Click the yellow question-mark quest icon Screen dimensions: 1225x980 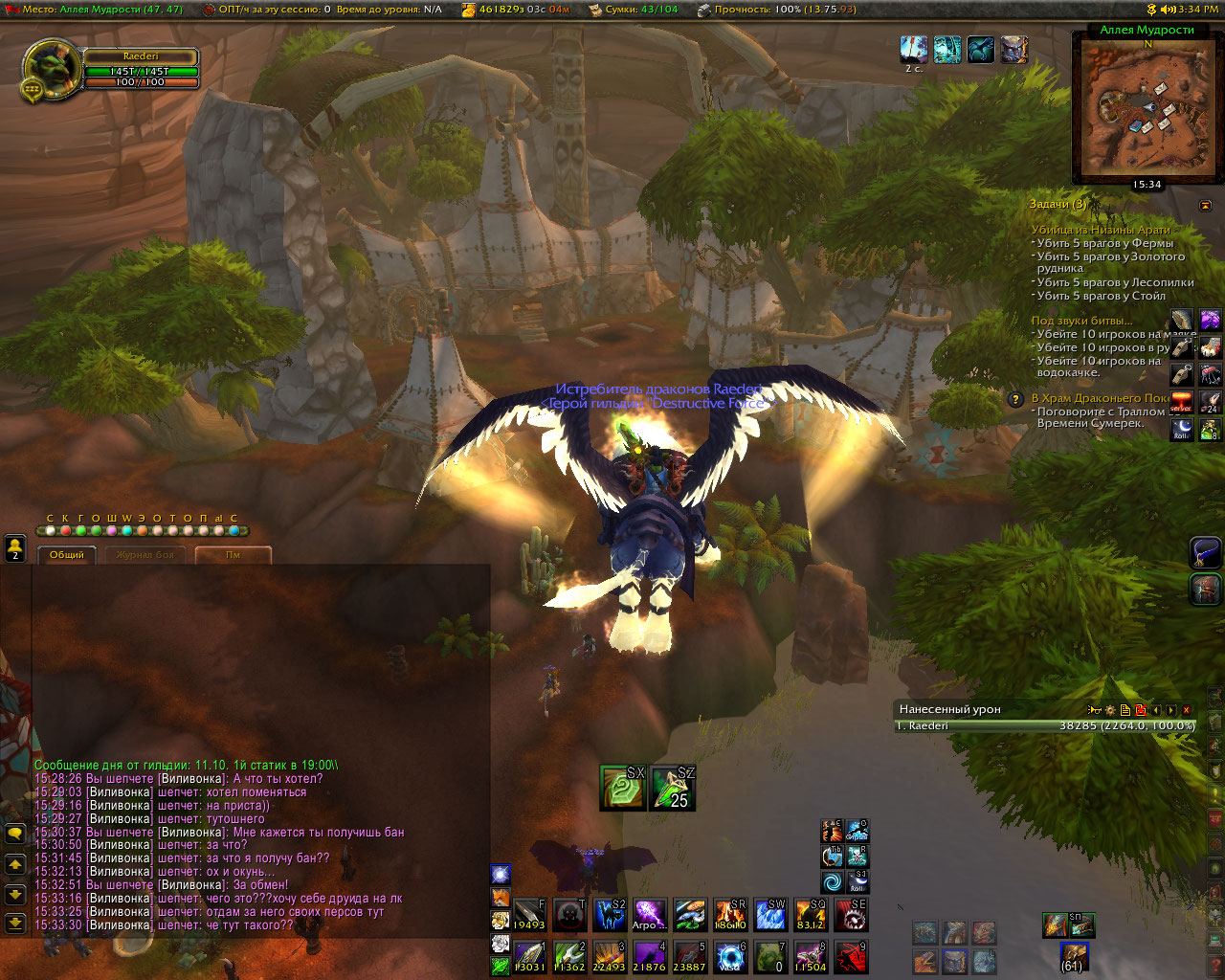tap(1016, 399)
